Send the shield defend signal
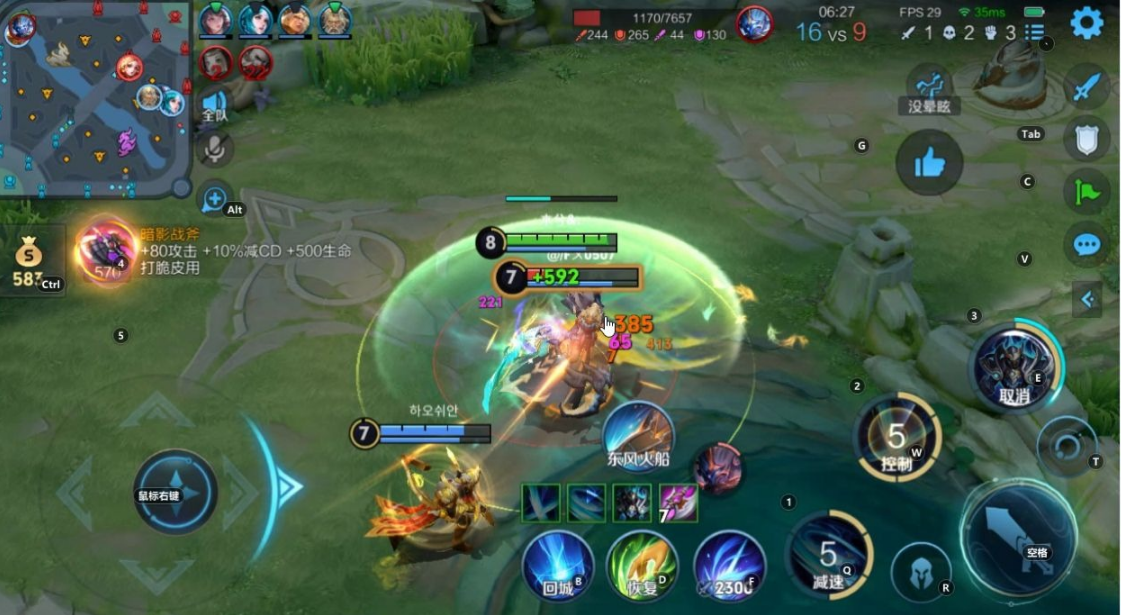The width and height of the screenshot is (1121, 615). point(1086,139)
